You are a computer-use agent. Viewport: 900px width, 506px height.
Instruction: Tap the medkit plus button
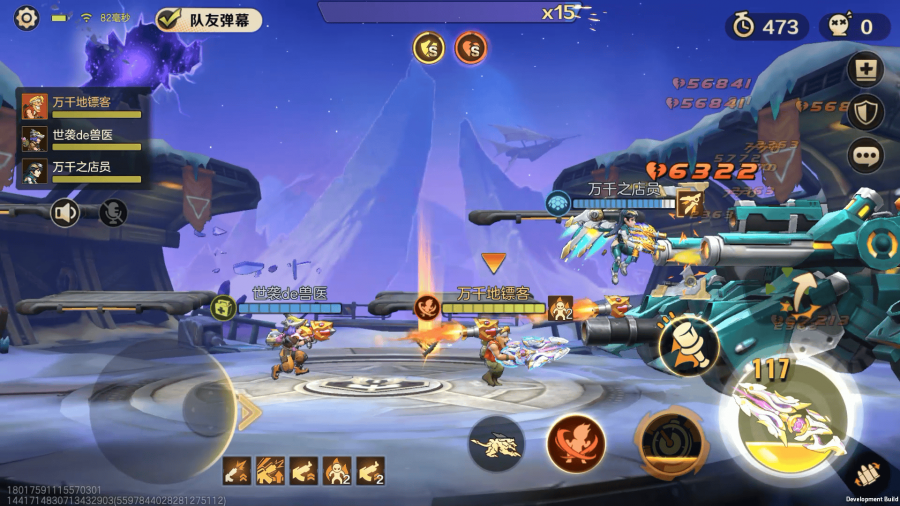click(864, 71)
